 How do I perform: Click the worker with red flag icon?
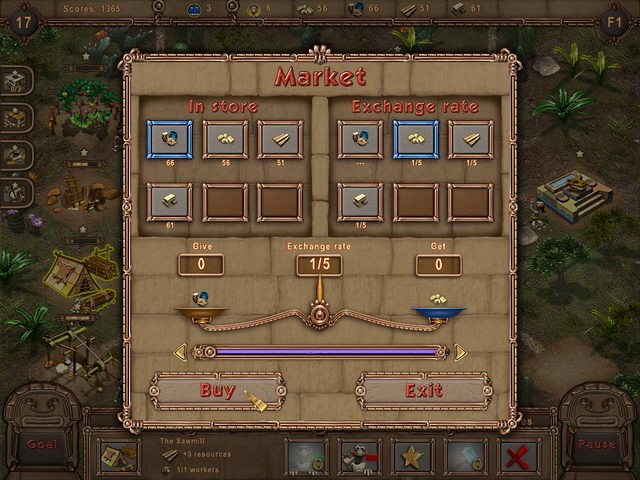pyautogui.click(x=359, y=456)
